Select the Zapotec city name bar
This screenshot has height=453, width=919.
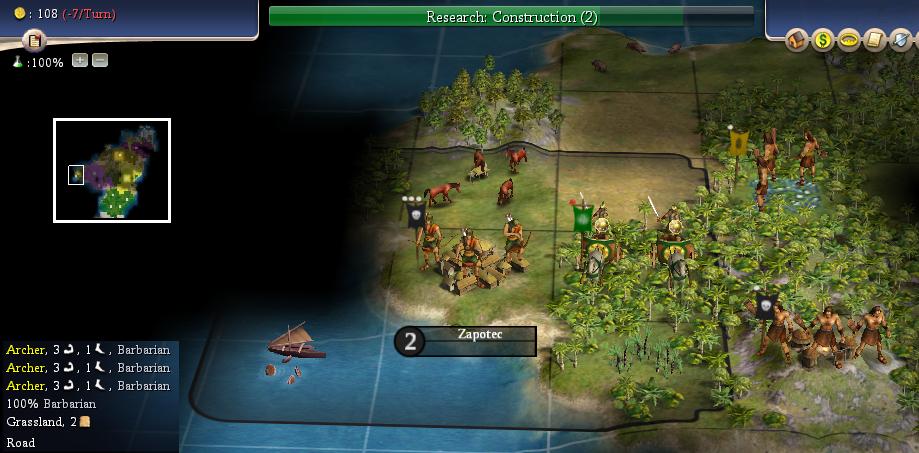[x=479, y=341]
